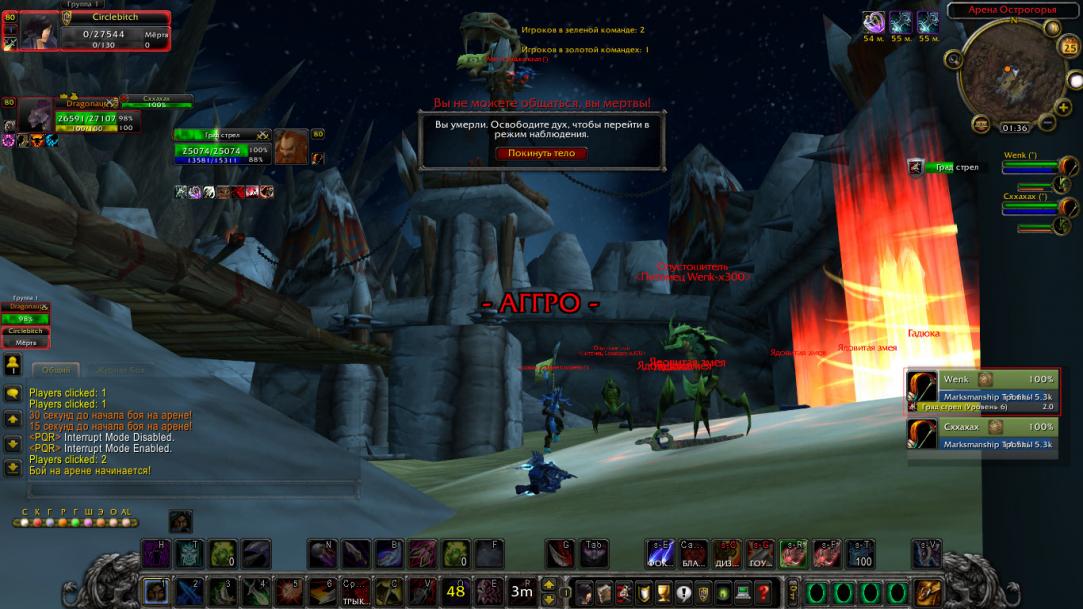Image resolution: width=1083 pixels, height=609 pixels.
Task: Open the chat menu speech bubble button
Action: point(13,394)
